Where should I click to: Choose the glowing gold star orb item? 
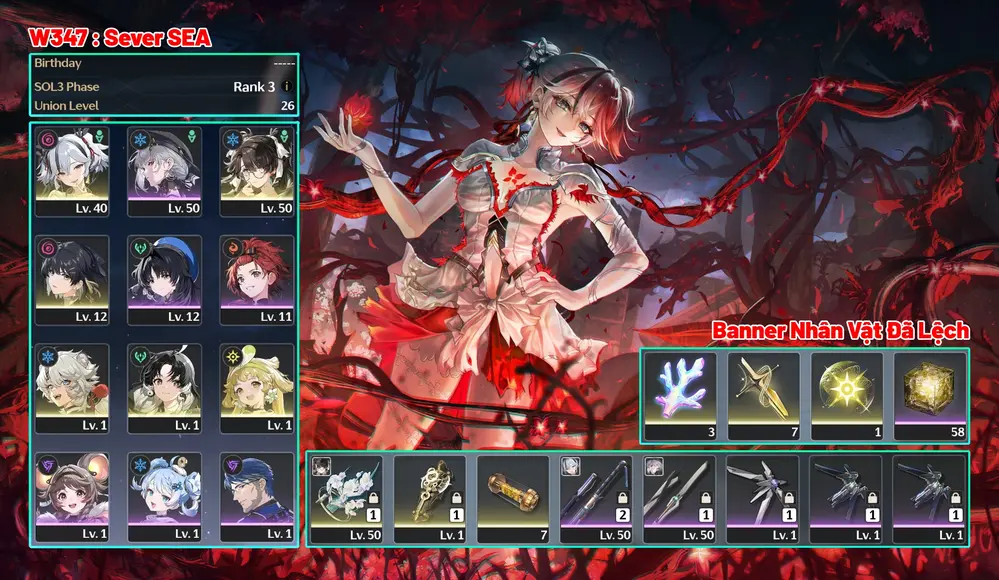coord(847,396)
